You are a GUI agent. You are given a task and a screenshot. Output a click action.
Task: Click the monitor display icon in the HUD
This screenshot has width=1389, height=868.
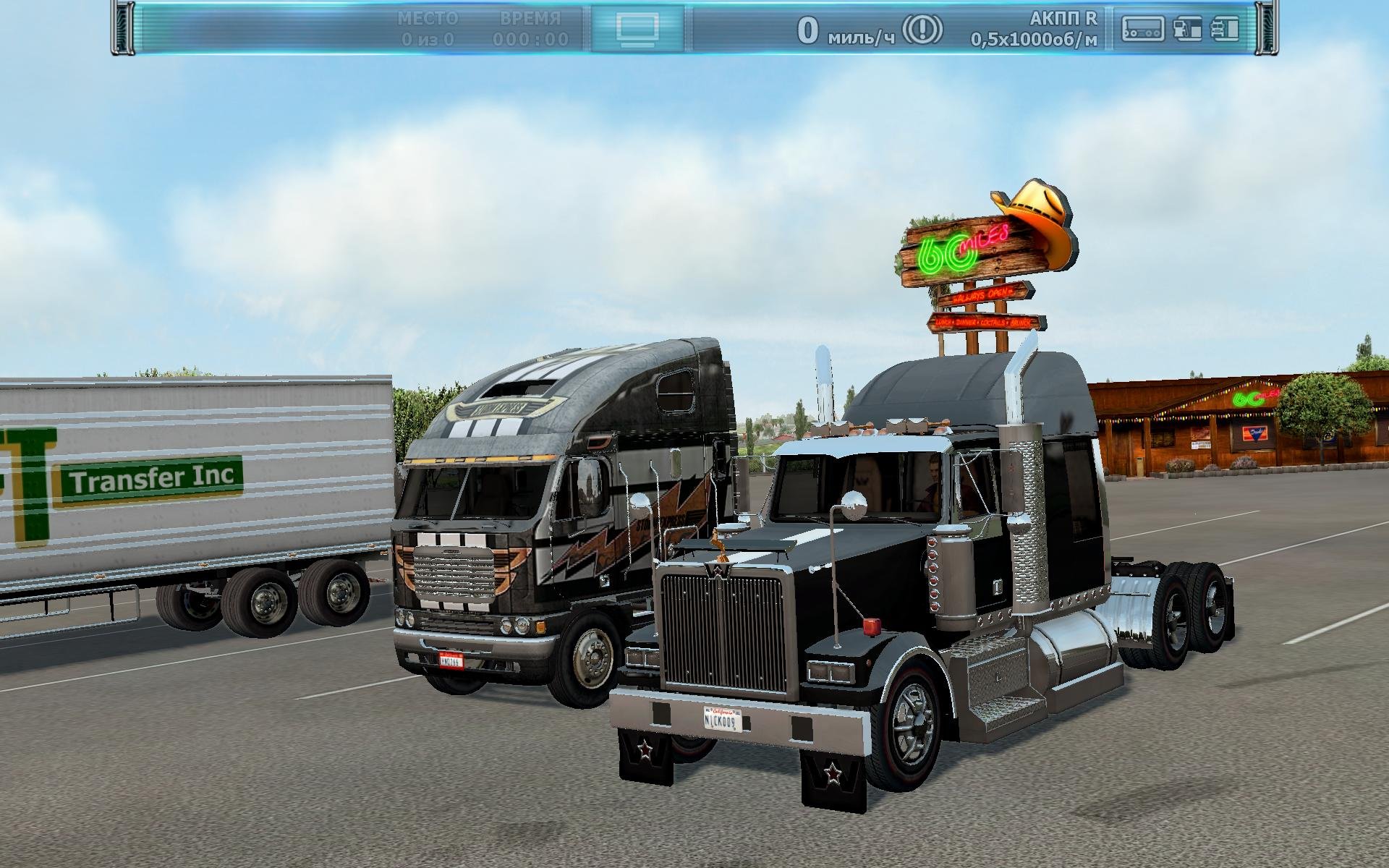(637, 29)
